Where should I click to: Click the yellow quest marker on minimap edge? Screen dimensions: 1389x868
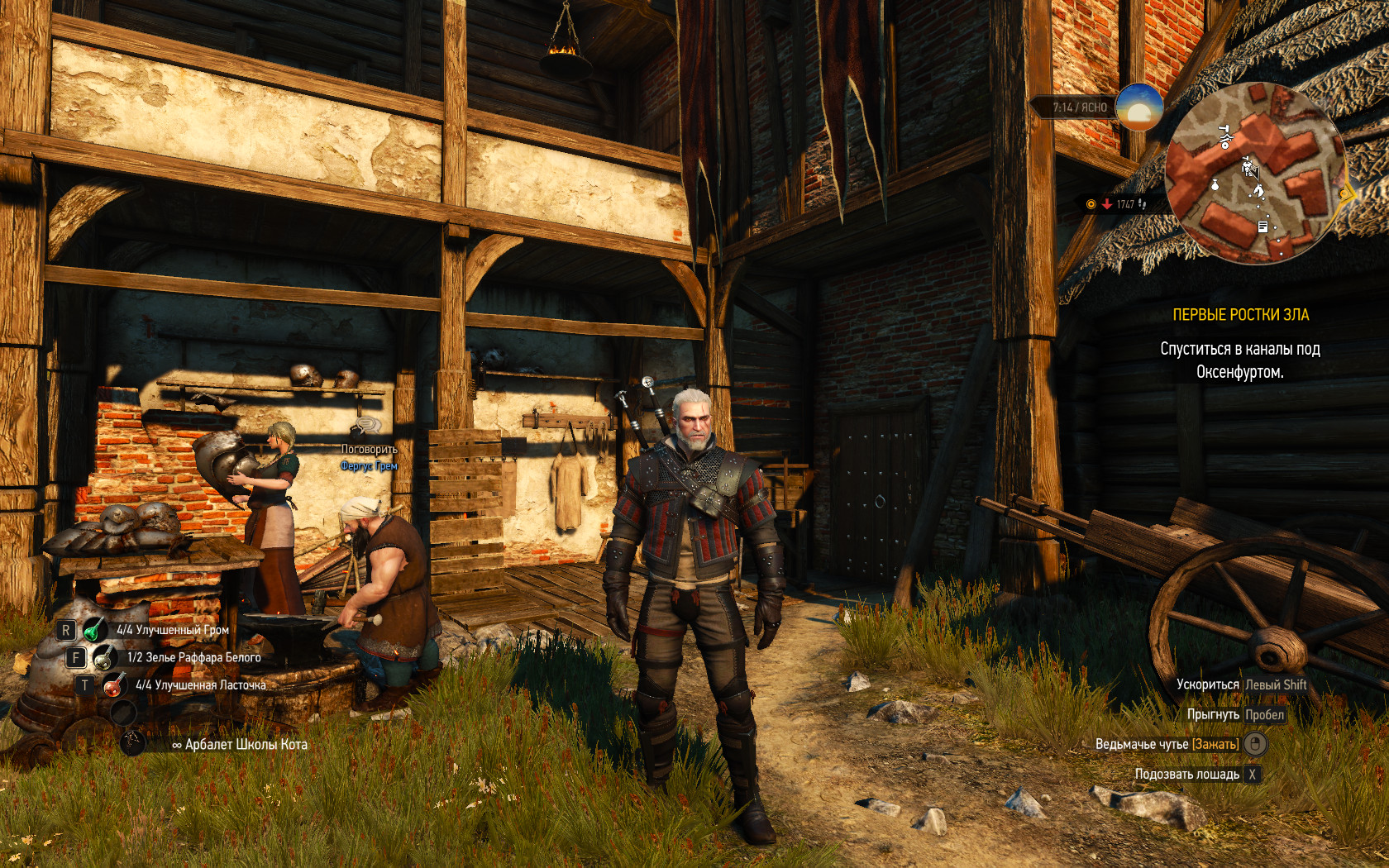pyautogui.click(x=1345, y=194)
